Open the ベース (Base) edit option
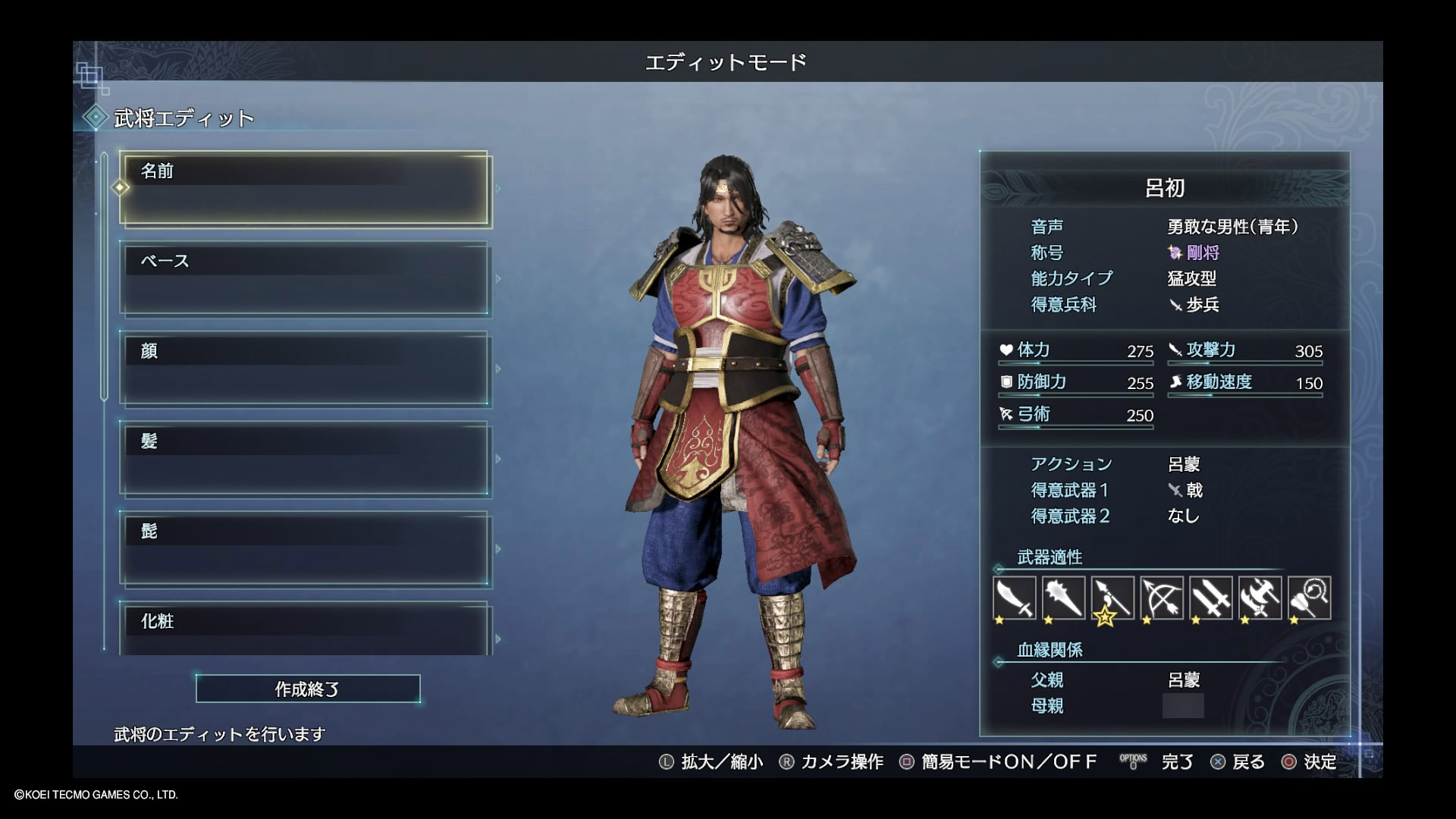The height and width of the screenshot is (819, 1456). coord(304,279)
